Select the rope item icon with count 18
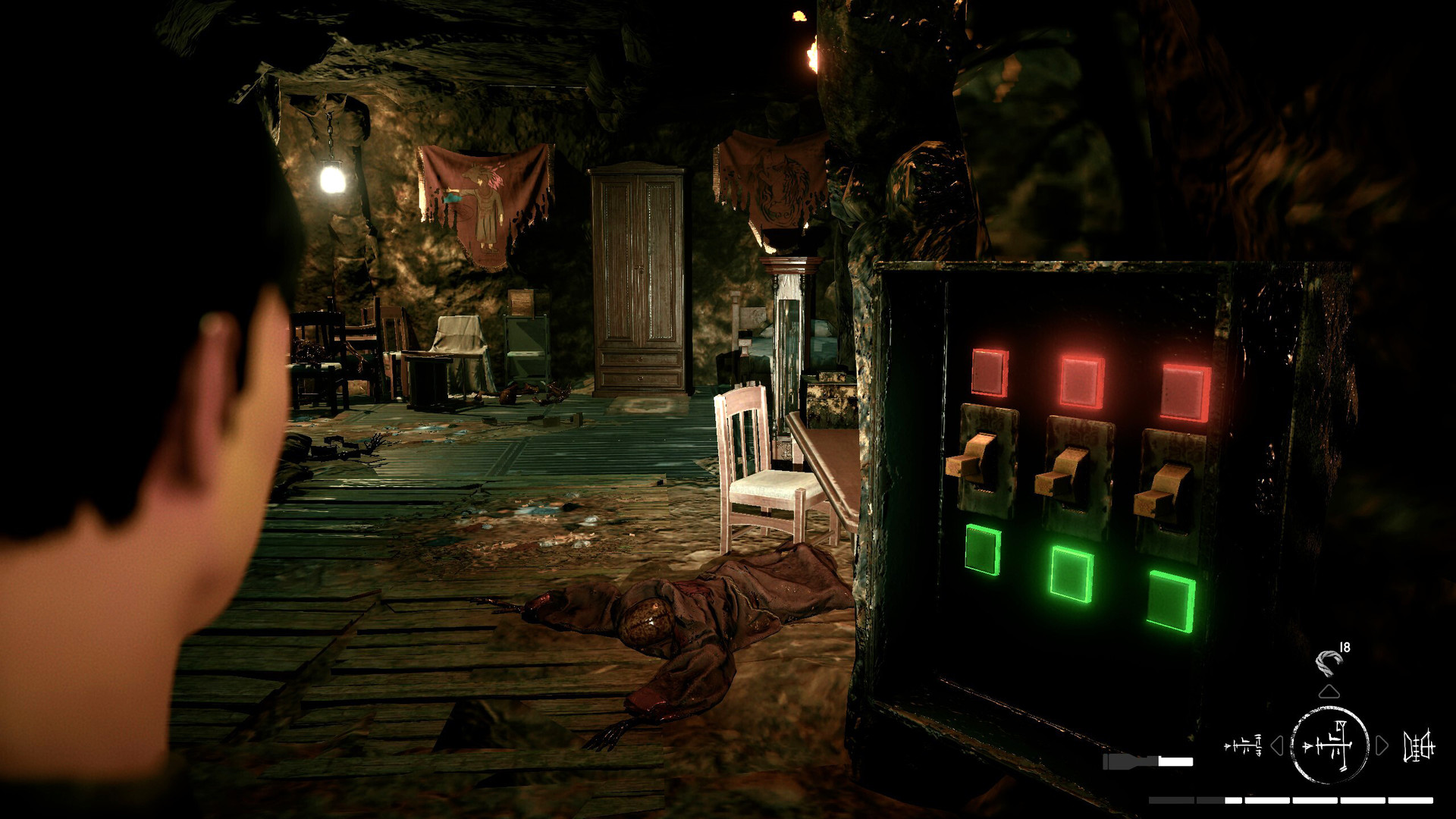The width and height of the screenshot is (1456, 819). (x=1329, y=660)
